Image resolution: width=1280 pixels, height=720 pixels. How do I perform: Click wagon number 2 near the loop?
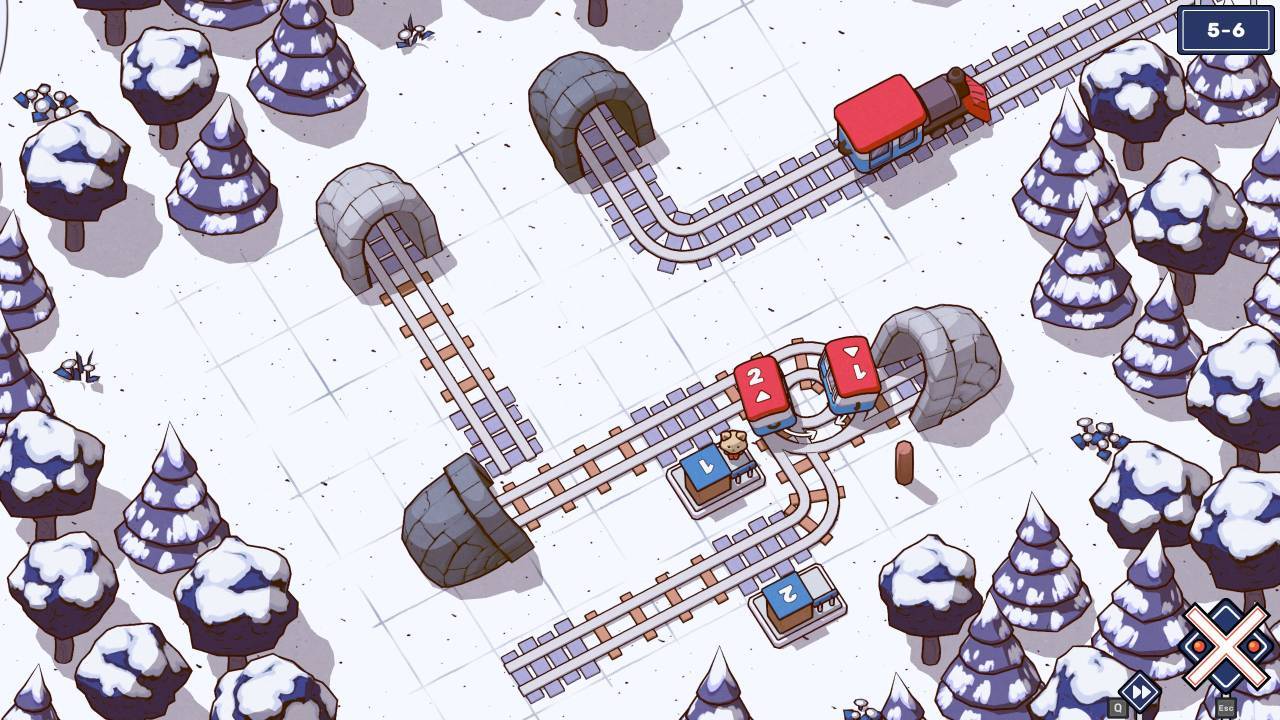click(x=757, y=385)
